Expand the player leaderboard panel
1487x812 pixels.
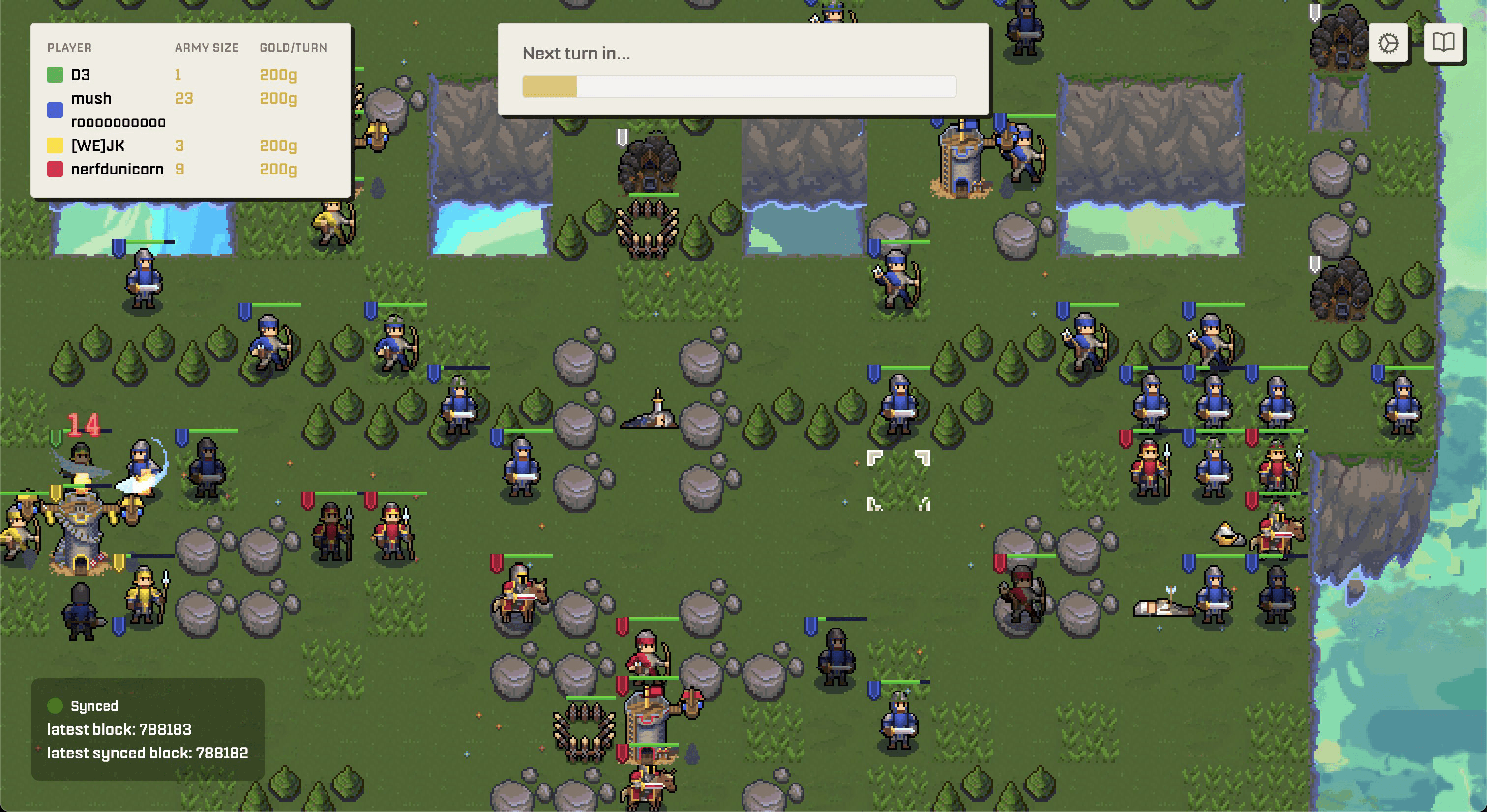coord(190,110)
